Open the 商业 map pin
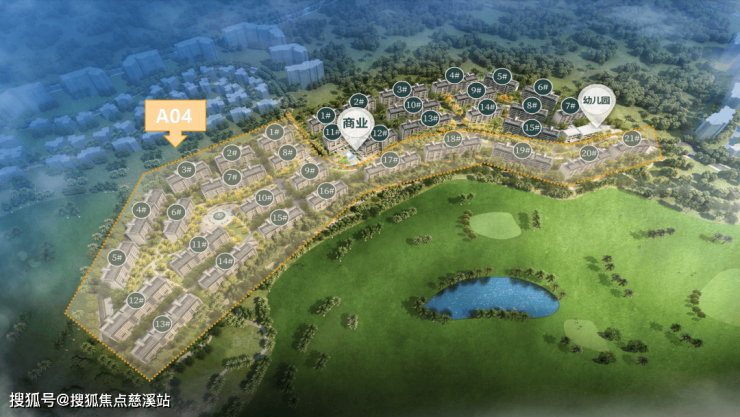Viewport: 740px width, 417px height. pos(356,123)
